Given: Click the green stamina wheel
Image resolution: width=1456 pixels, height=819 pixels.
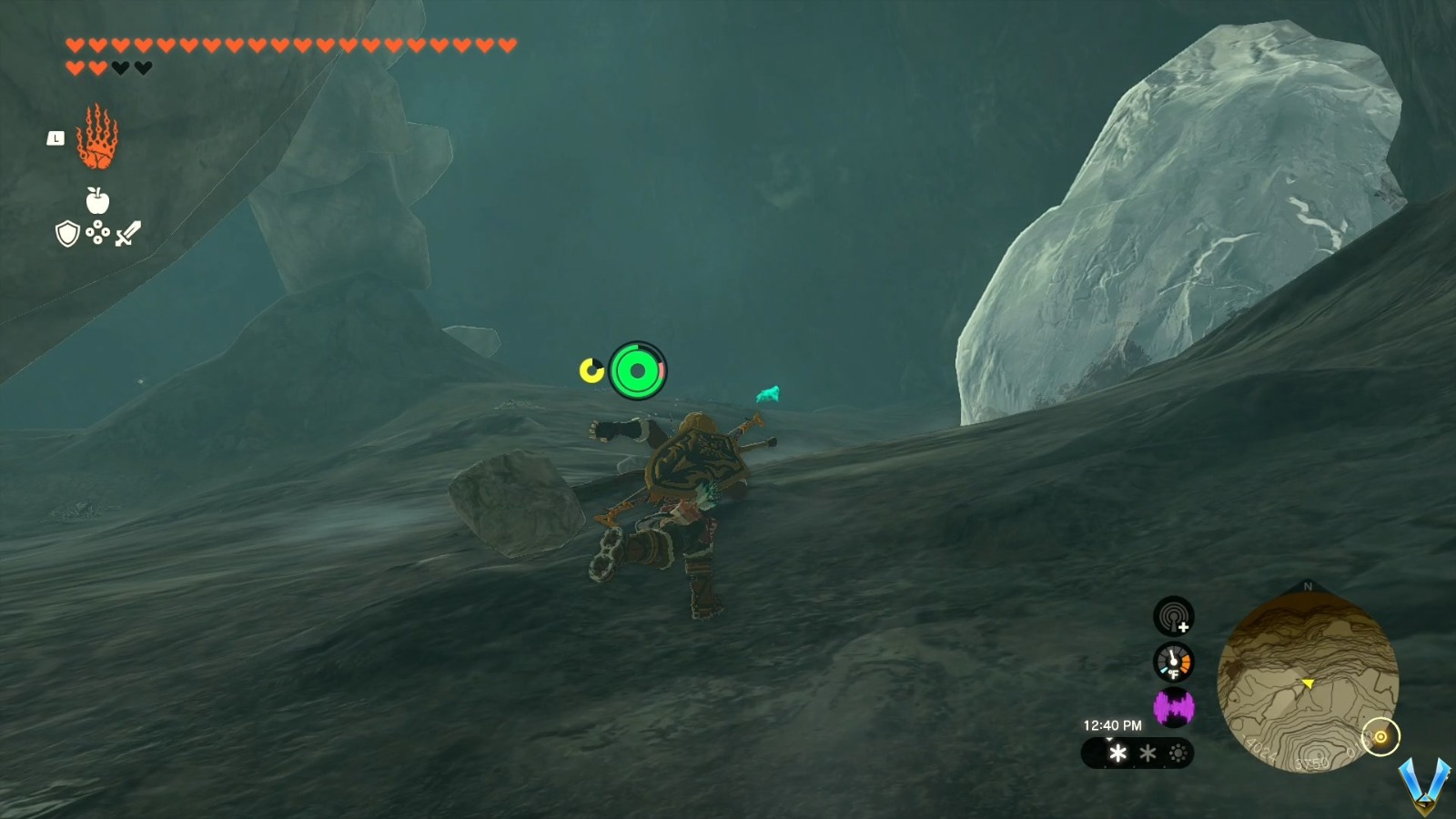Looking at the screenshot, I should coord(640,369).
